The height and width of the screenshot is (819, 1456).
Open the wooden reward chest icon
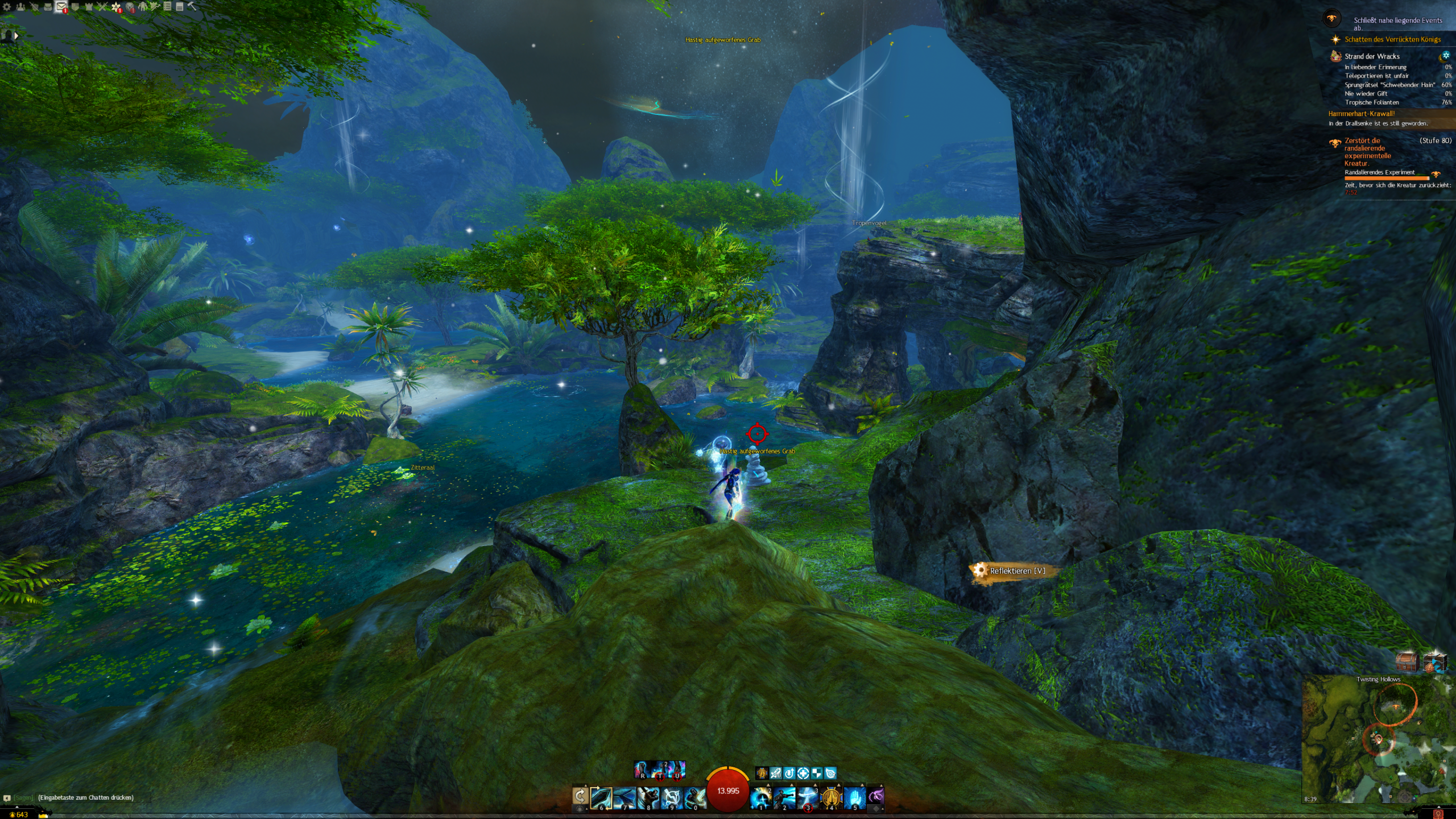[1407, 661]
